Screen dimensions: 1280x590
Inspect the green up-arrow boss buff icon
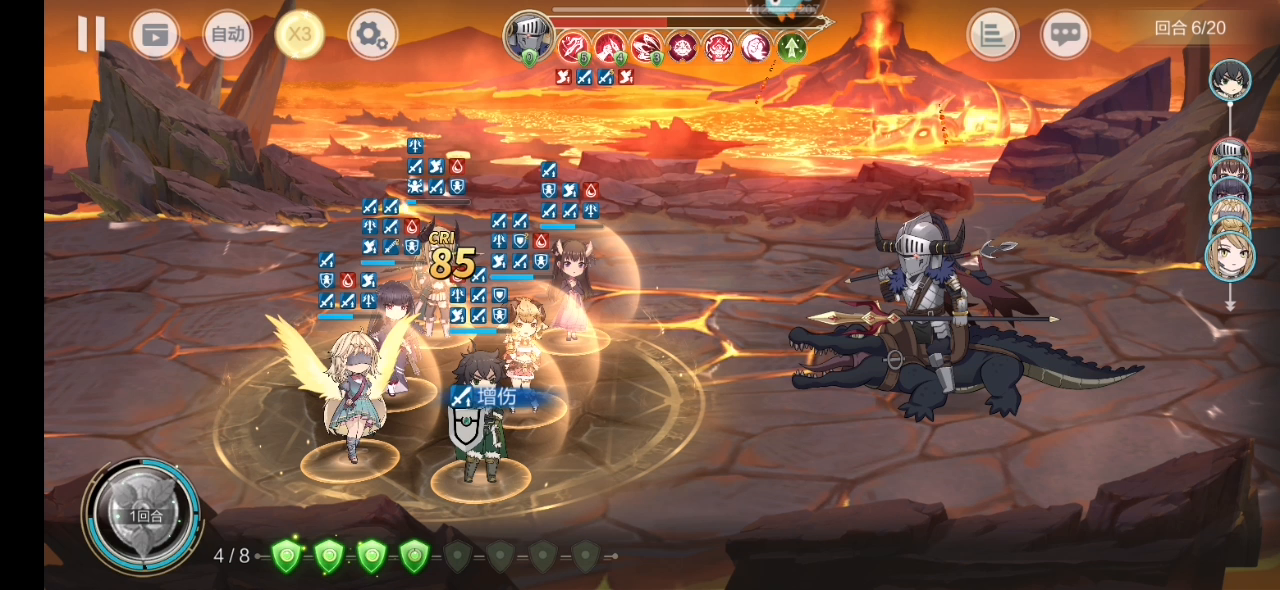(x=792, y=46)
